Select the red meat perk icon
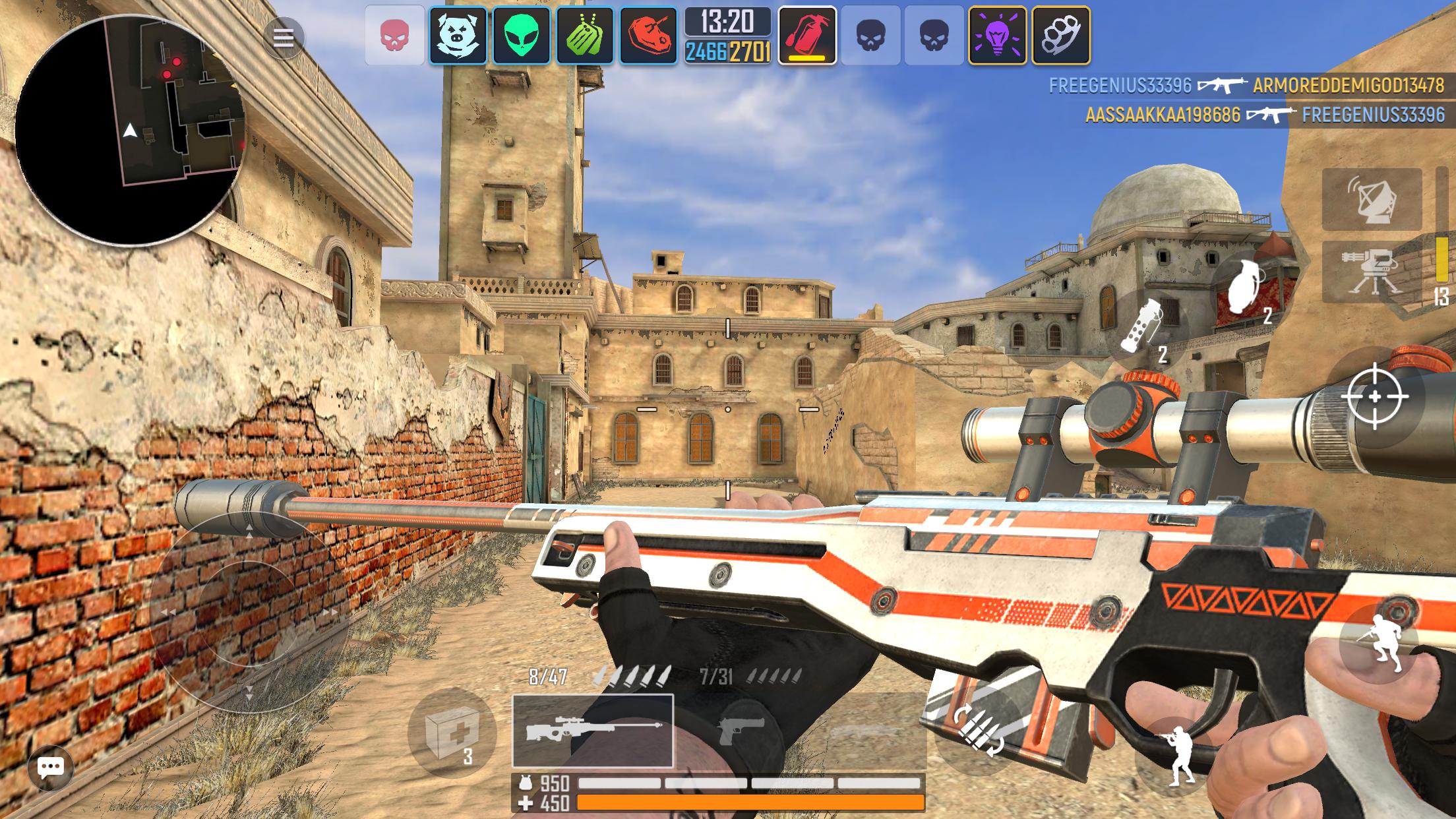1456x819 pixels. click(646, 39)
